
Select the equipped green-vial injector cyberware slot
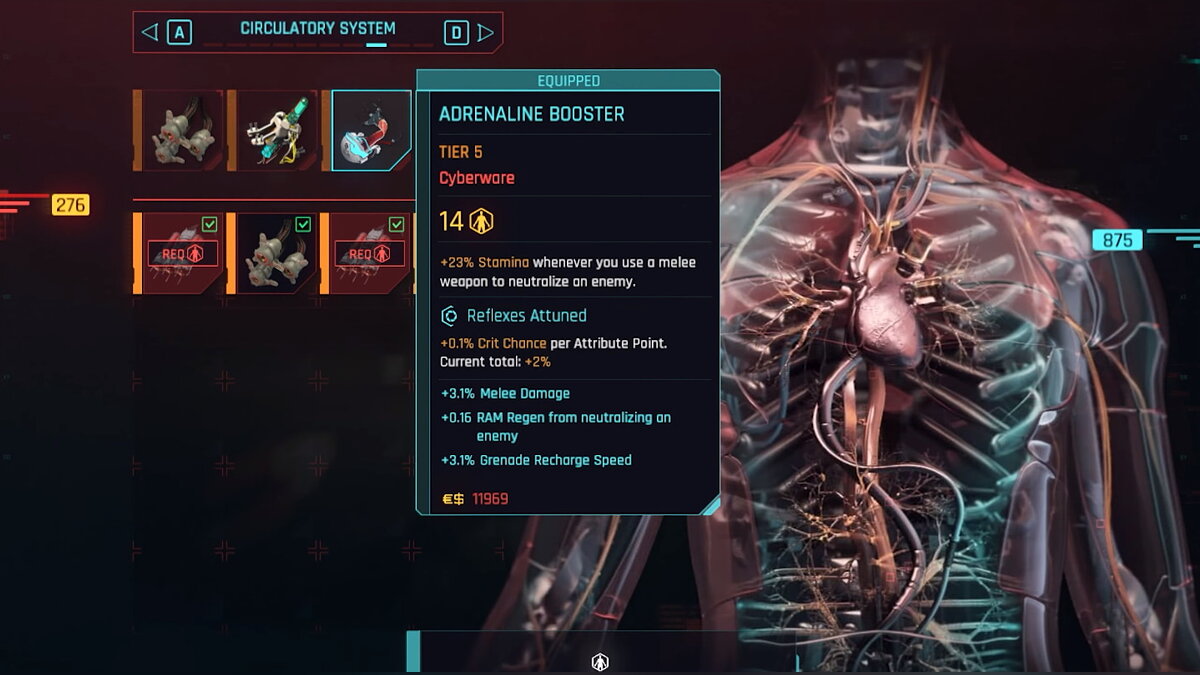[x=276, y=132]
